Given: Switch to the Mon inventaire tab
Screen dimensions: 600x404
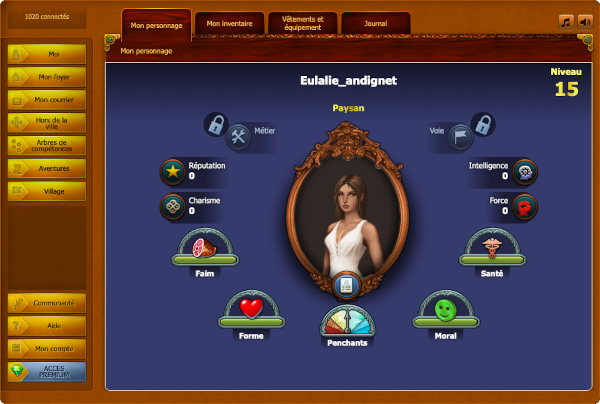Looking at the screenshot, I should [230, 23].
